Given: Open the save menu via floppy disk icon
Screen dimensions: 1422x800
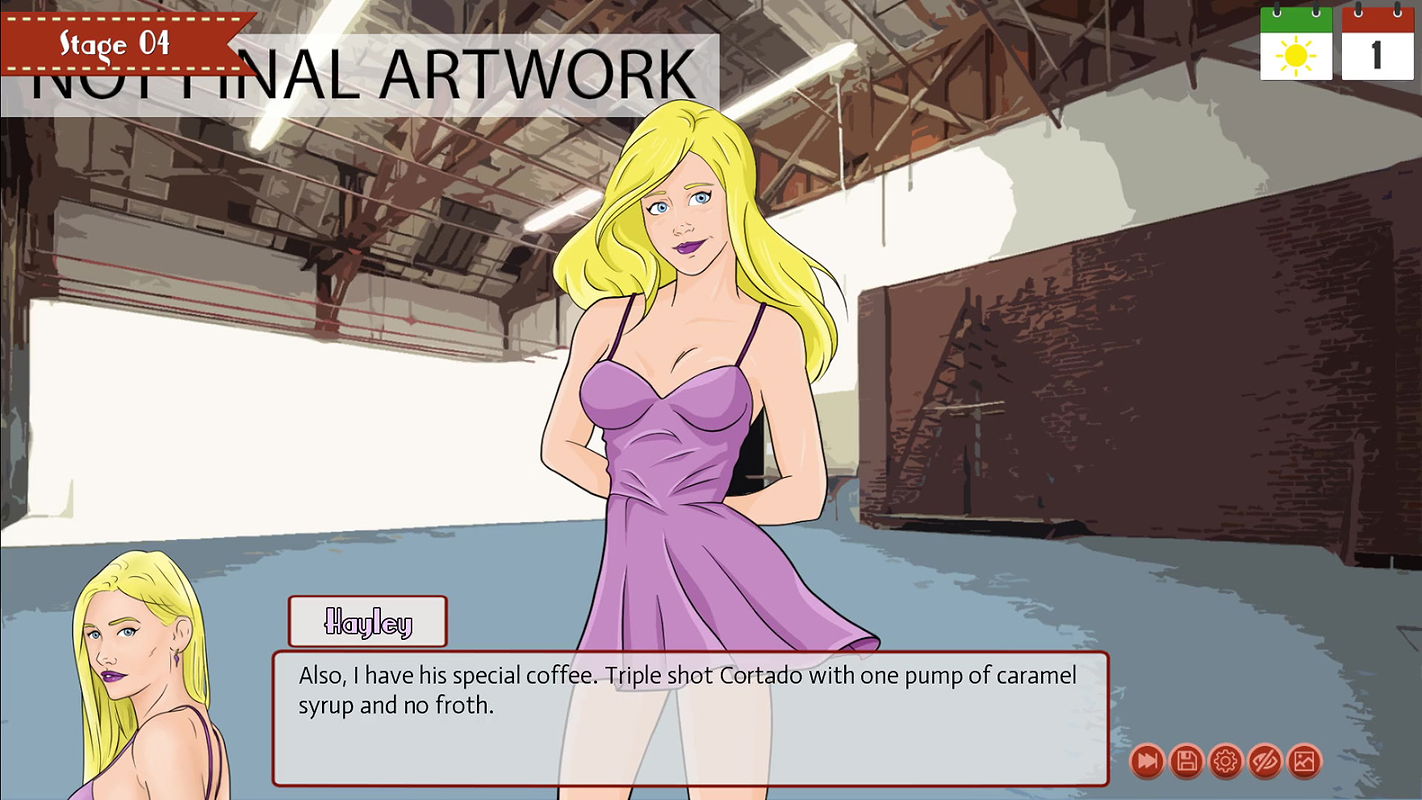Looking at the screenshot, I should point(1186,762).
